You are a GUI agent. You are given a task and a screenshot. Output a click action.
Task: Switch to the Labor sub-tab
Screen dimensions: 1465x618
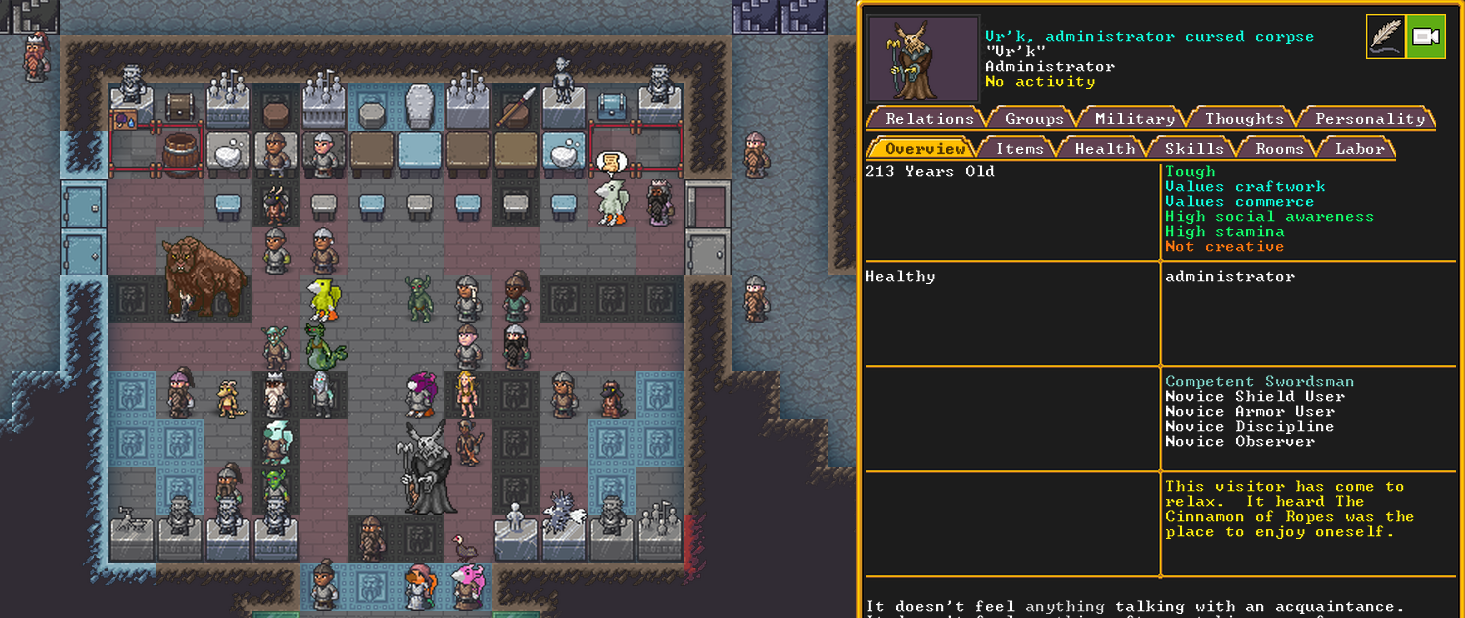[x=1359, y=149]
